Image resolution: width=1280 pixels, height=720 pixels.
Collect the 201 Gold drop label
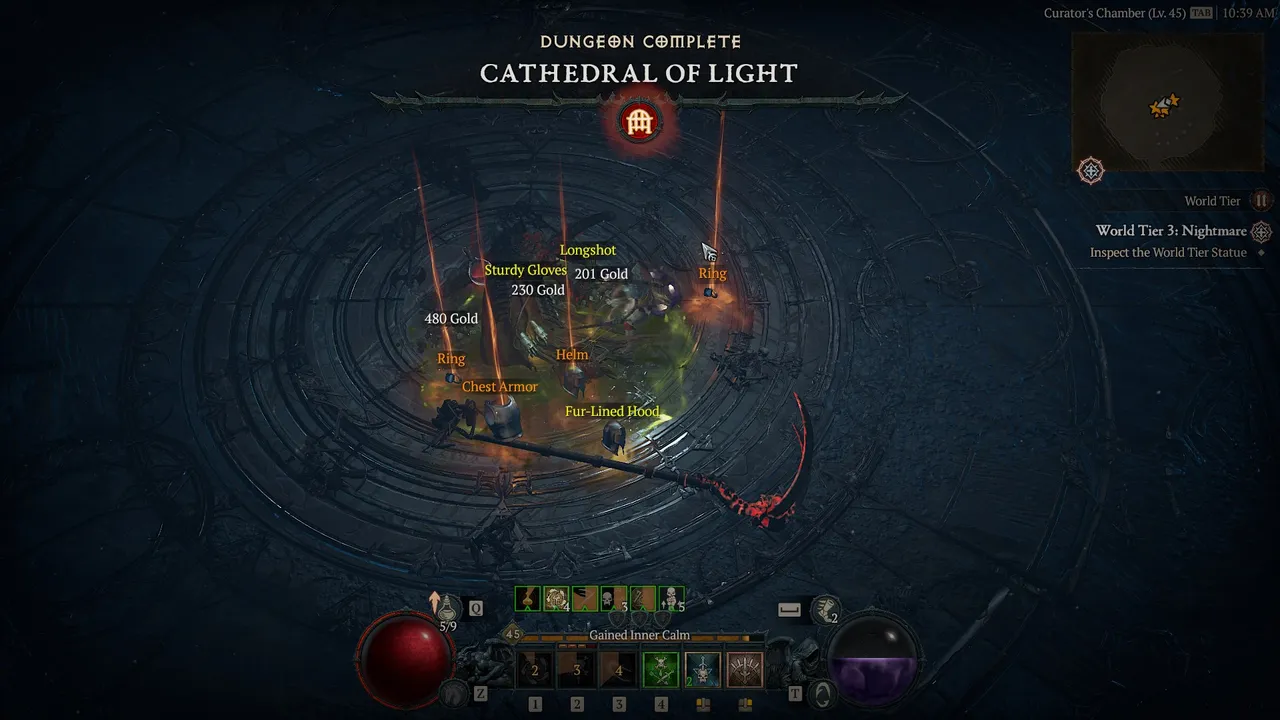601,274
